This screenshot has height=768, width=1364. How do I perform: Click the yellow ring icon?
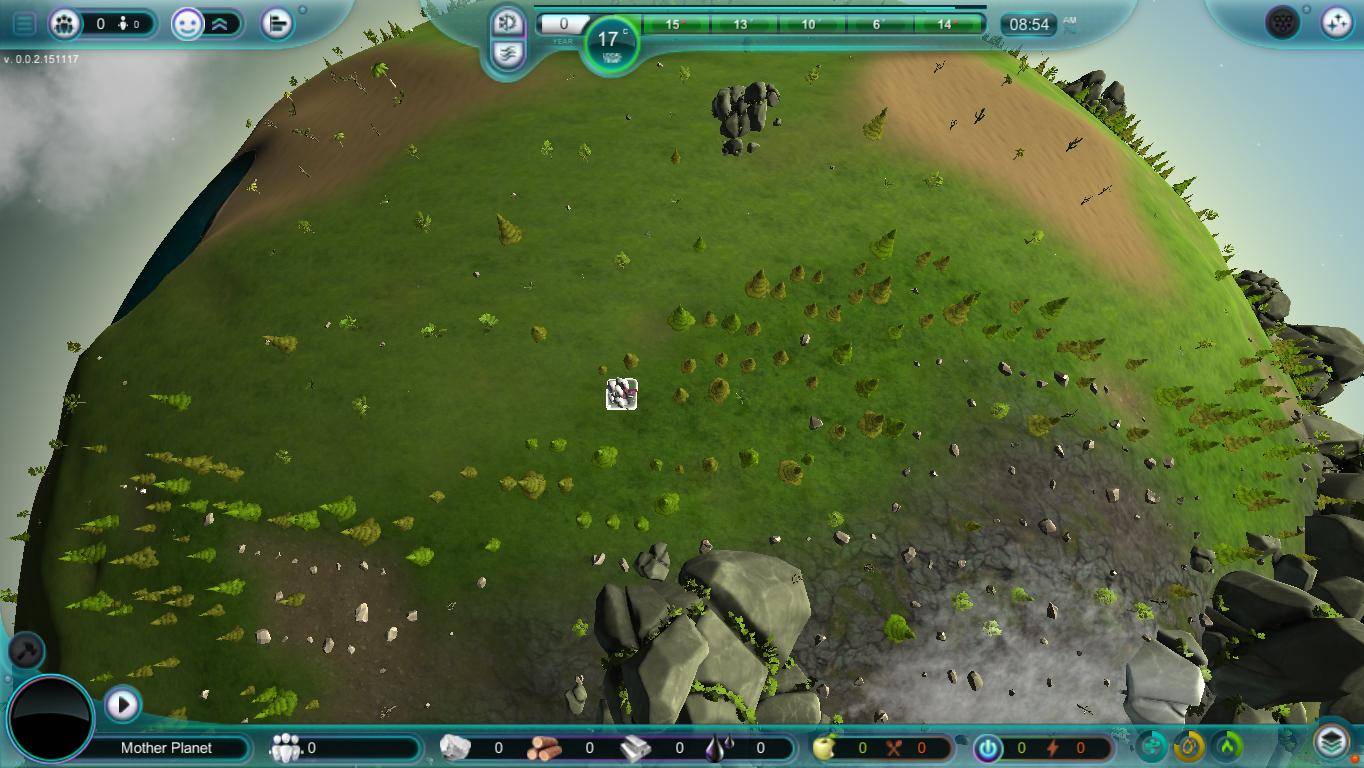pyautogui.click(x=1189, y=746)
